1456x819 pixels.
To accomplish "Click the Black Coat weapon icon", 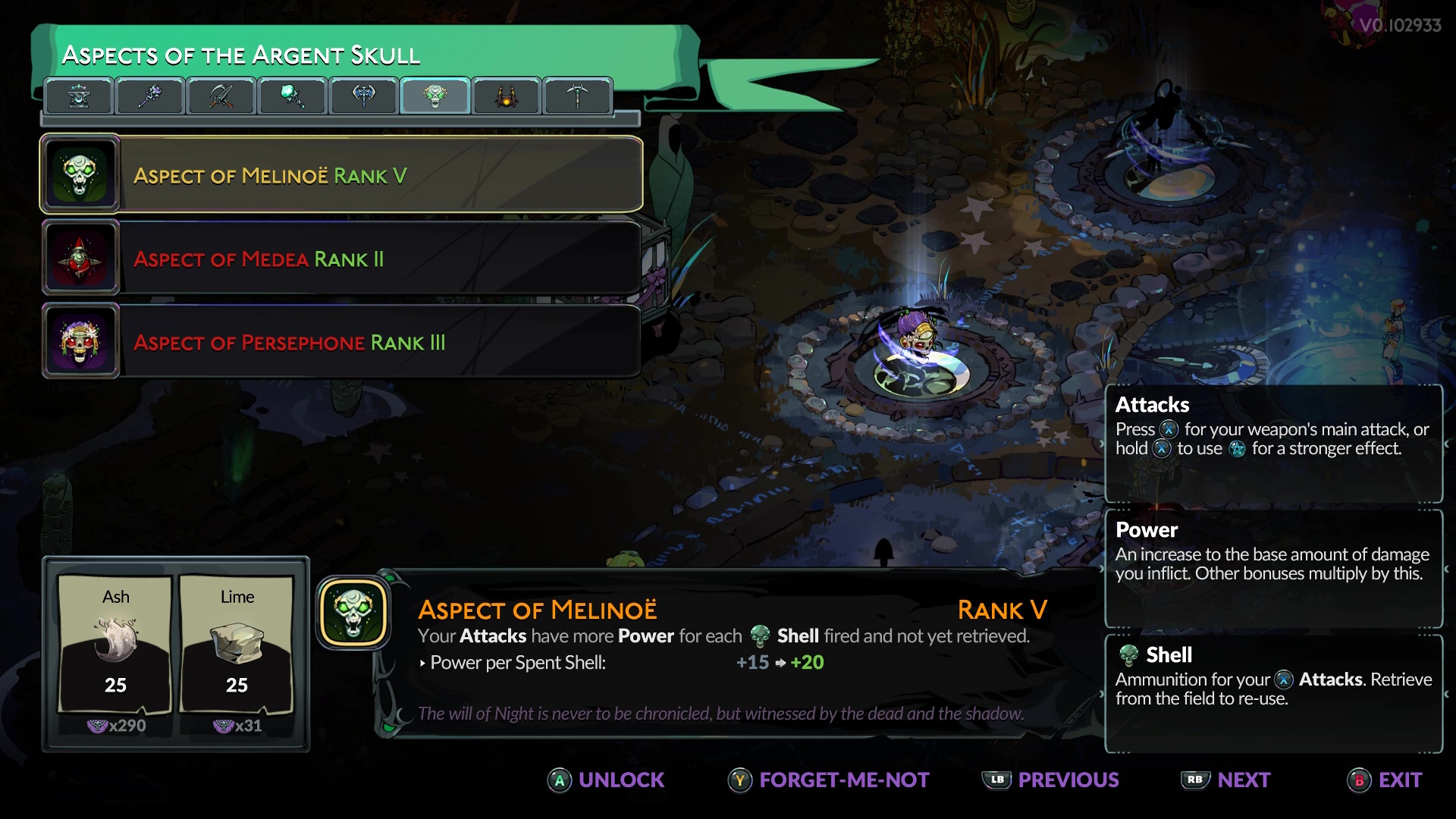I will 506,96.
